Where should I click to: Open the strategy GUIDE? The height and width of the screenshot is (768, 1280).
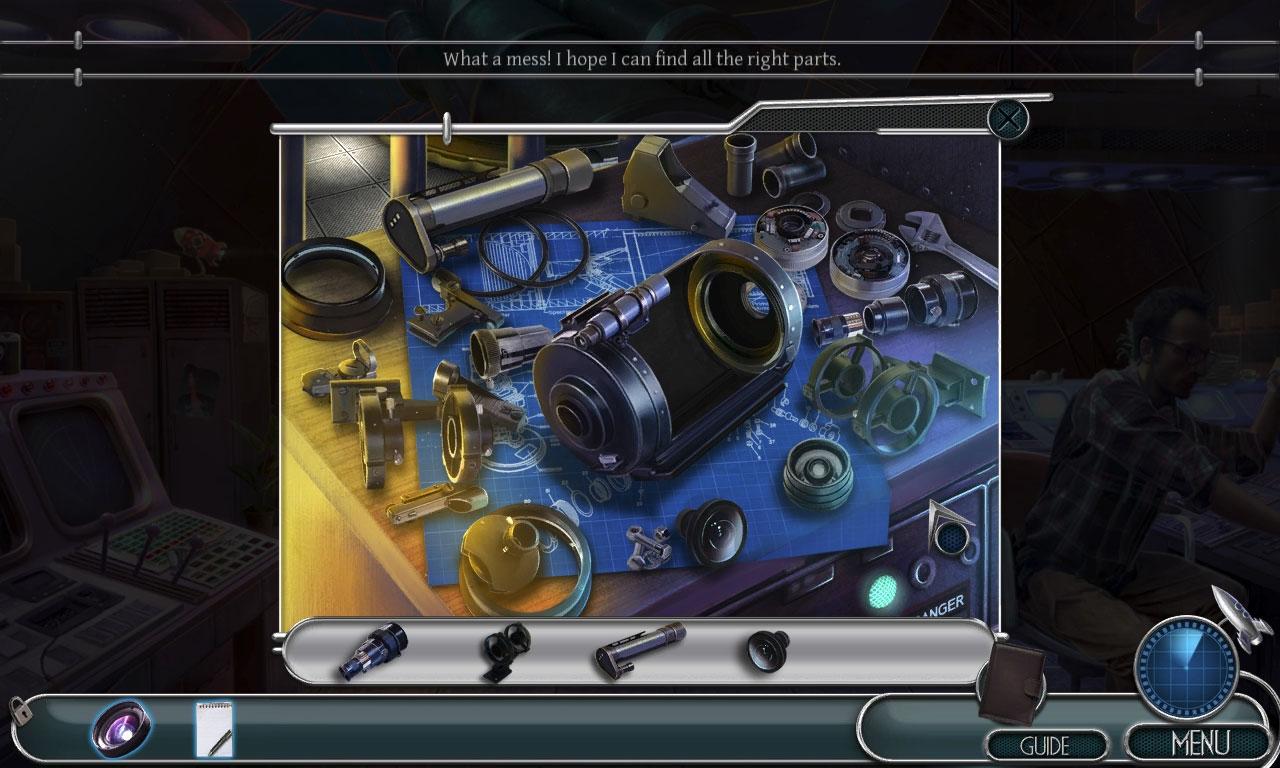pos(1045,745)
